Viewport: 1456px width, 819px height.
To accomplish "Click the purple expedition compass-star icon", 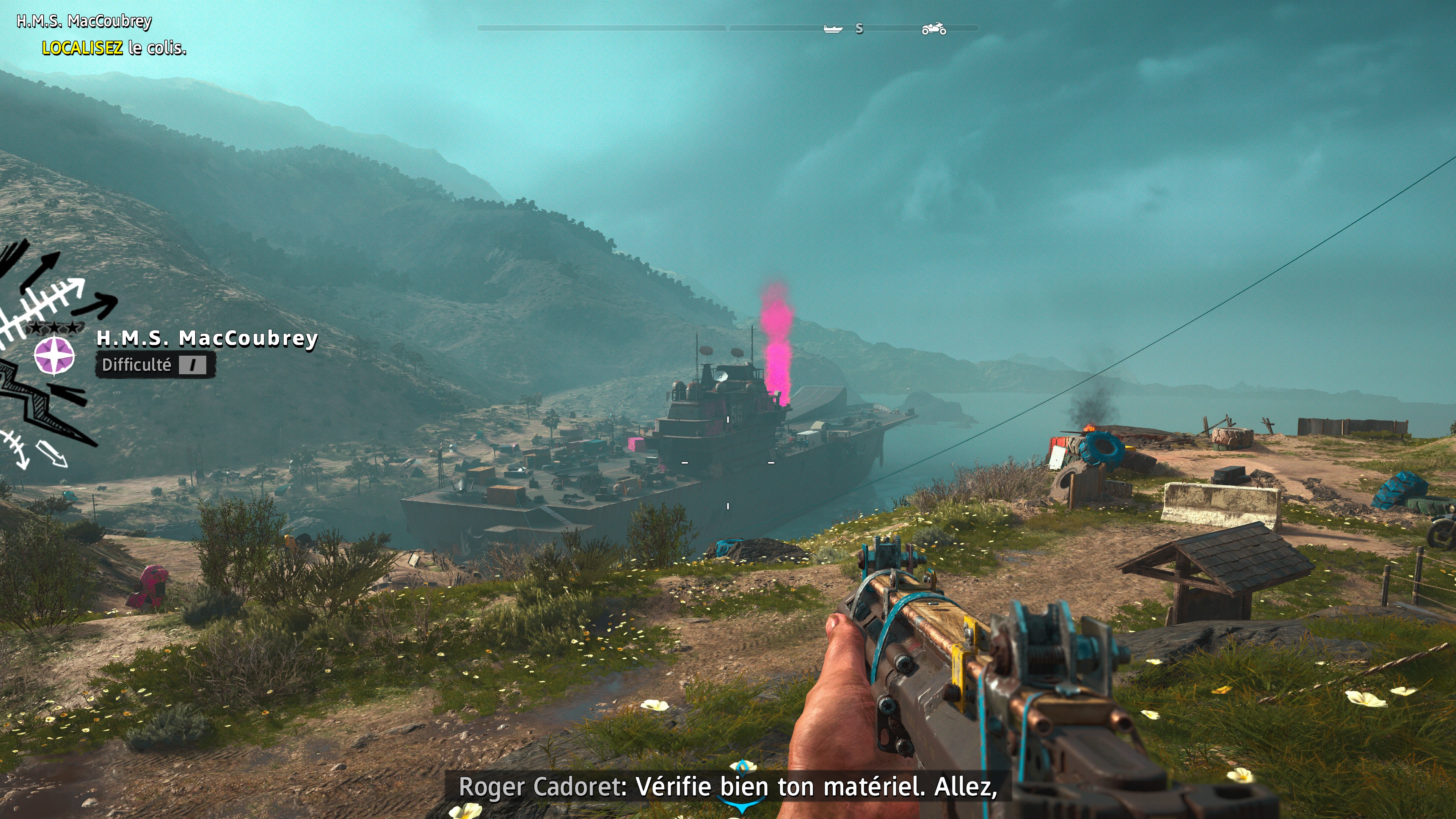I will pos(54,356).
